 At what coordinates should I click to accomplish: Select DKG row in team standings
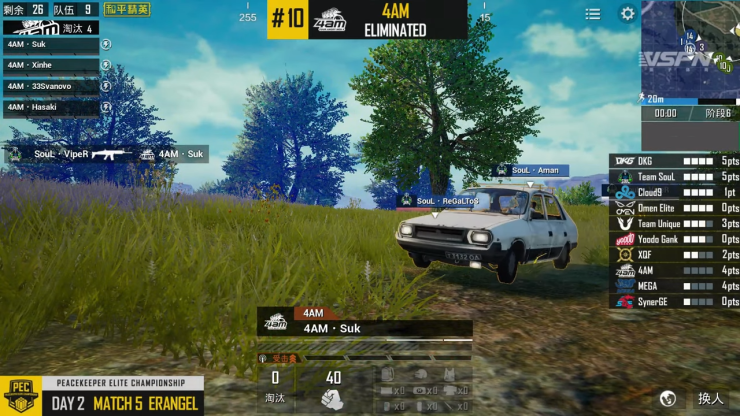(675, 160)
